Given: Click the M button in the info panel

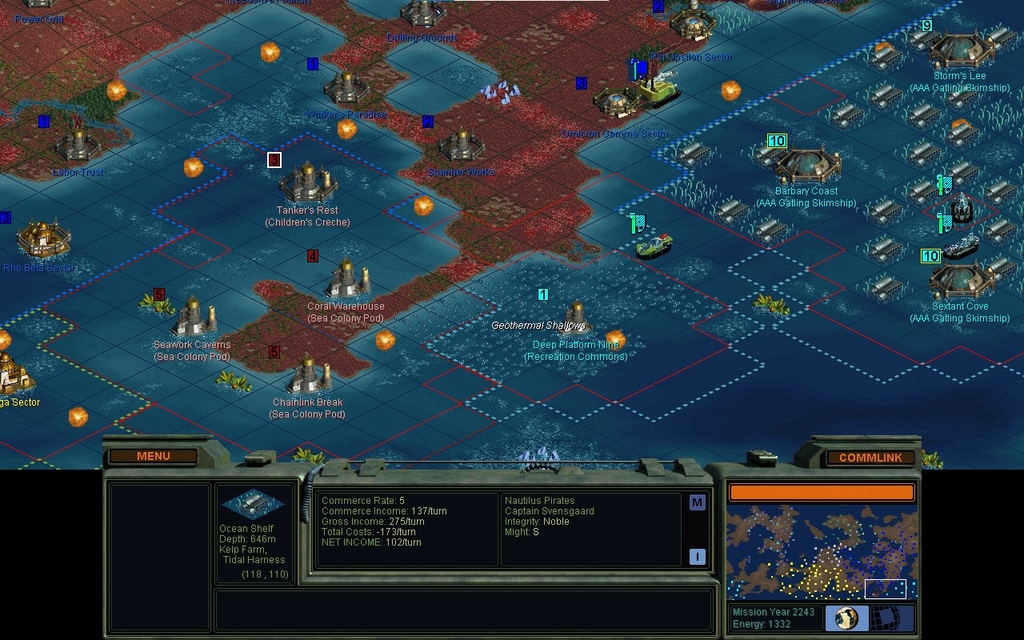Looking at the screenshot, I should [697, 503].
